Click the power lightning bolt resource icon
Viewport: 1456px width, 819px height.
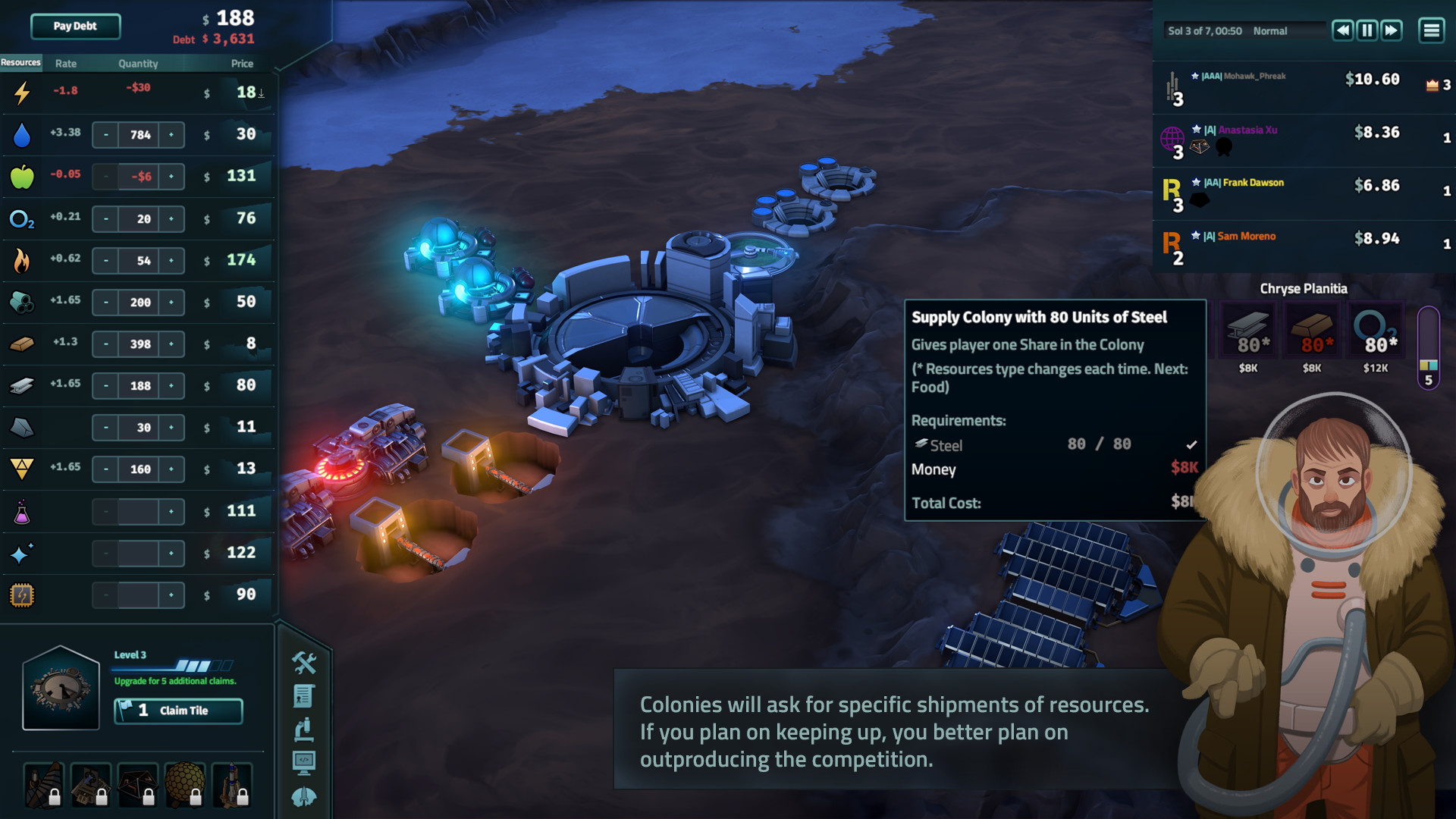pyautogui.click(x=21, y=93)
